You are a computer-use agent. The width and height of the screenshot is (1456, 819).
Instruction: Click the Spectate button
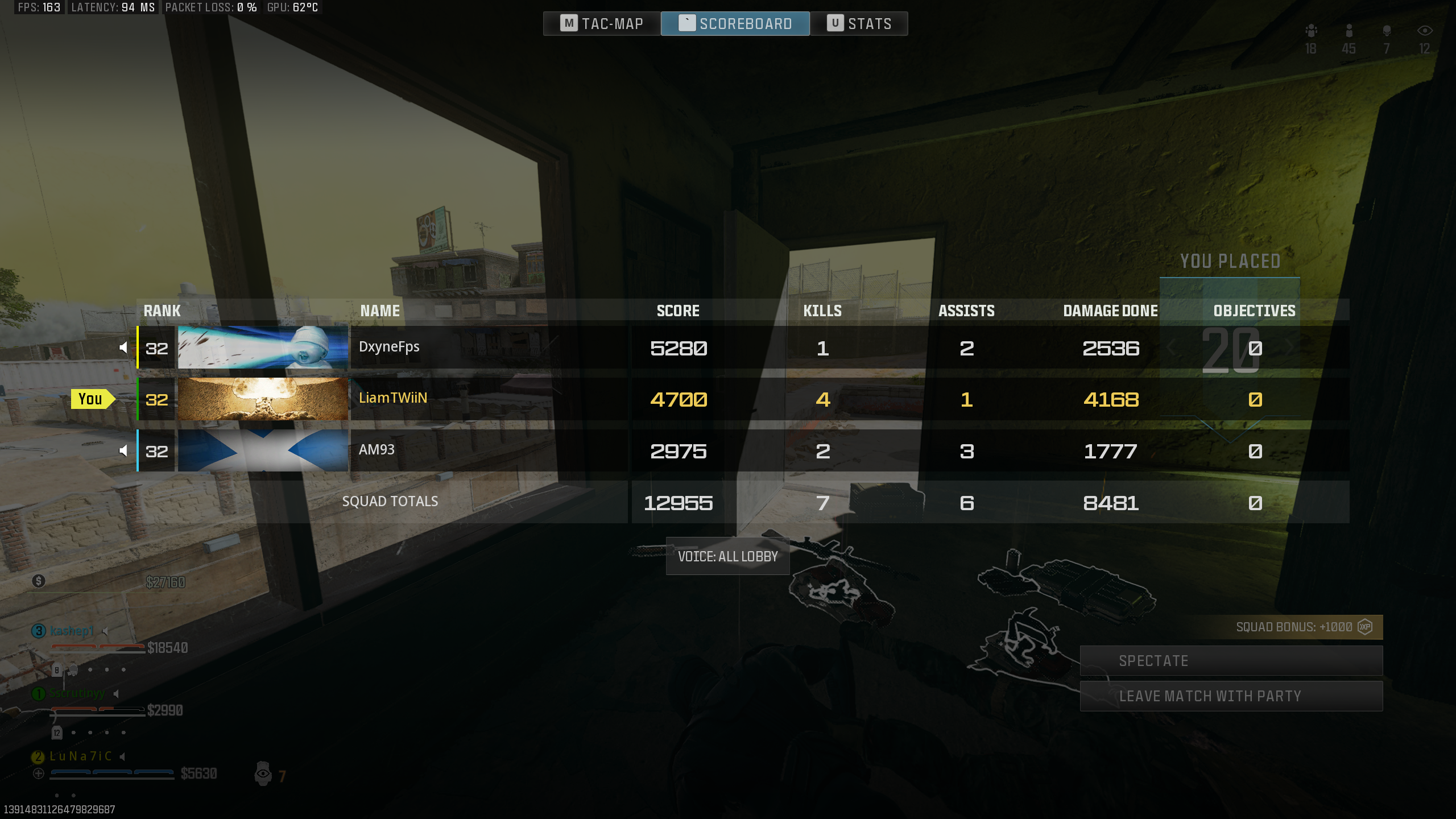1231,661
